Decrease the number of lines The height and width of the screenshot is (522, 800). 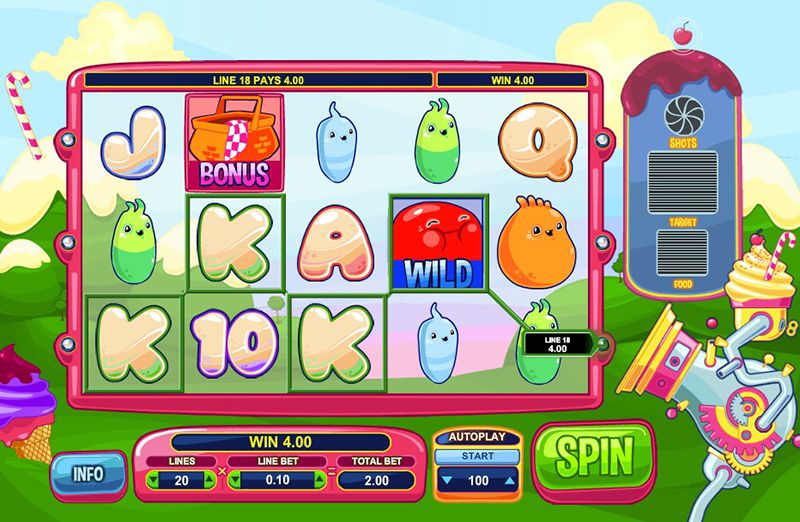pos(153,480)
